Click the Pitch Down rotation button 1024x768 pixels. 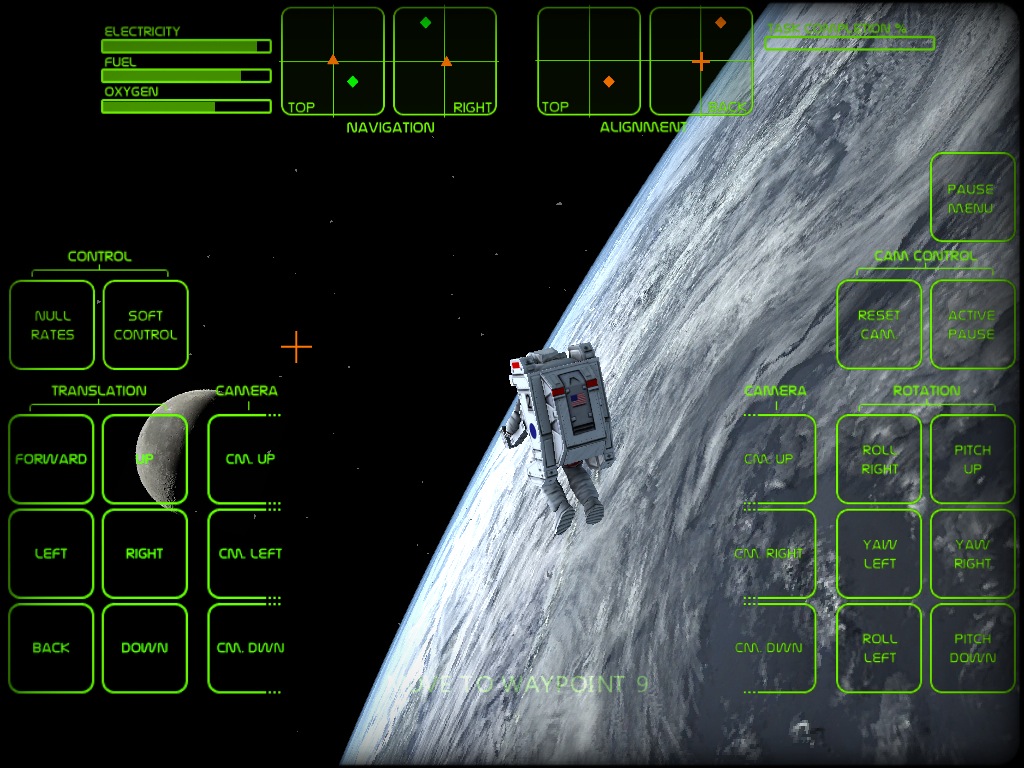[972, 647]
